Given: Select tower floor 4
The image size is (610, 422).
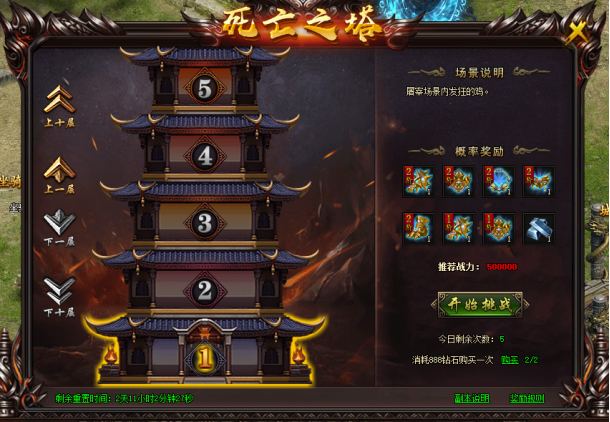Looking at the screenshot, I should (x=205, y=156).
